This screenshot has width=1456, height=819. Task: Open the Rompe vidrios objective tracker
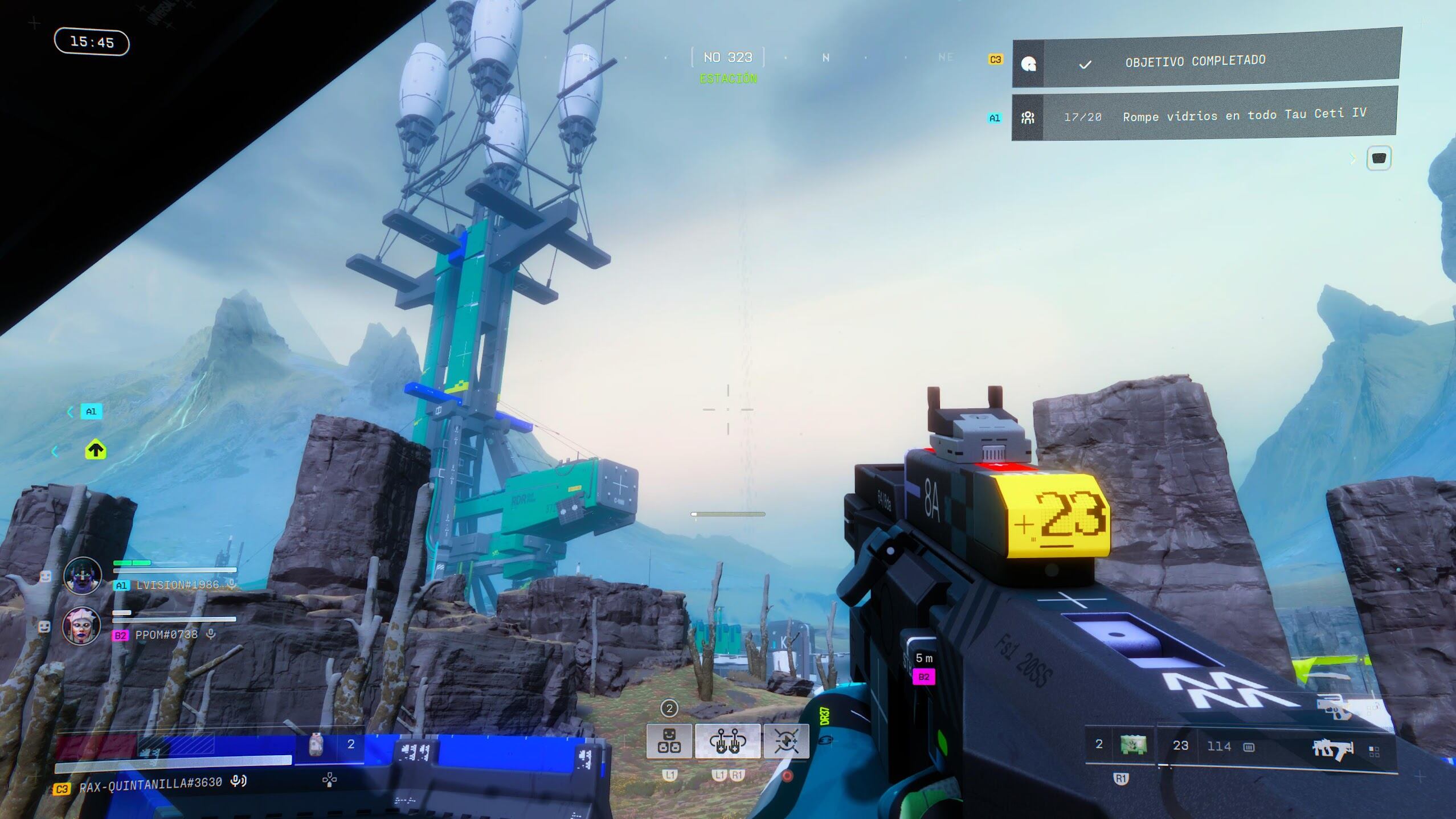tap(1204, 116)
